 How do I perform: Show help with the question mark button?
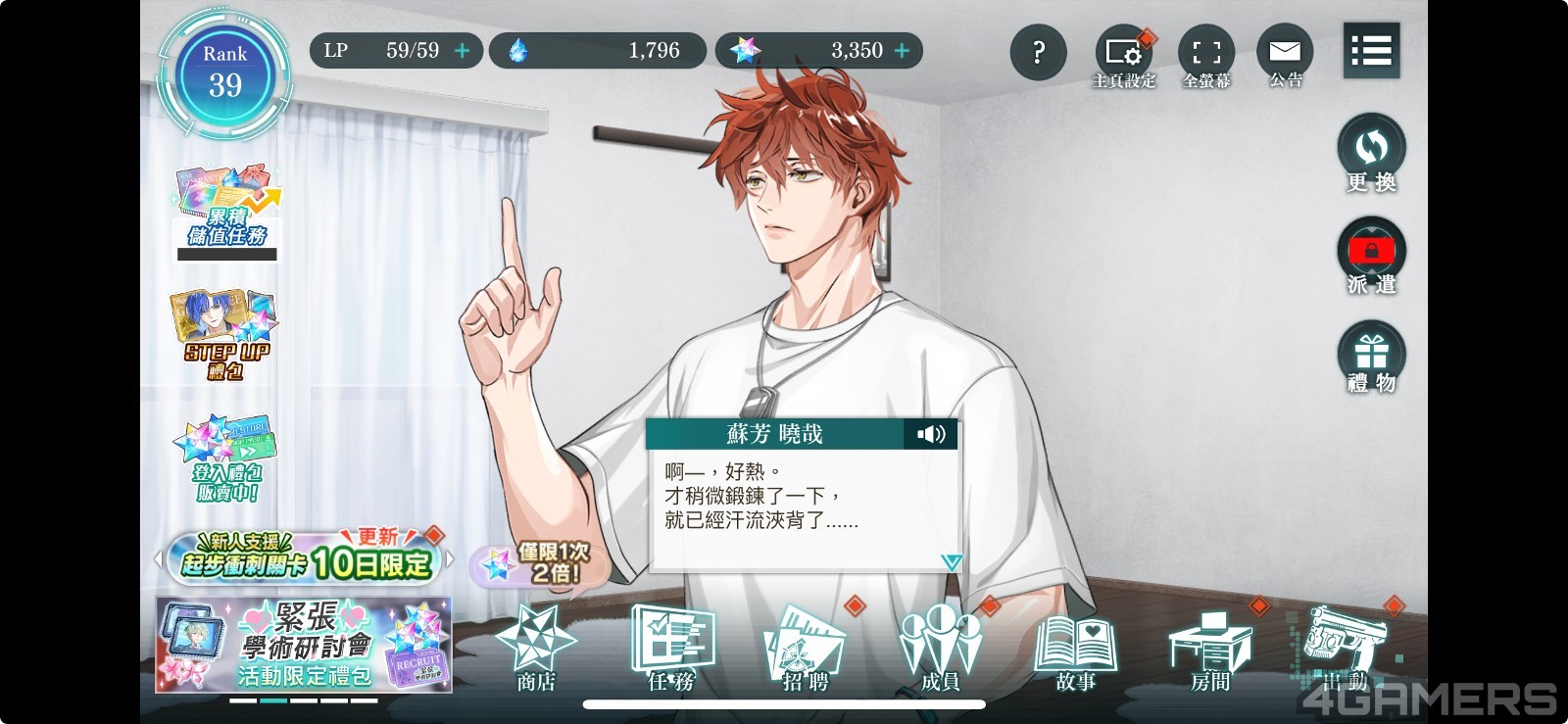tap(1039, 51)
